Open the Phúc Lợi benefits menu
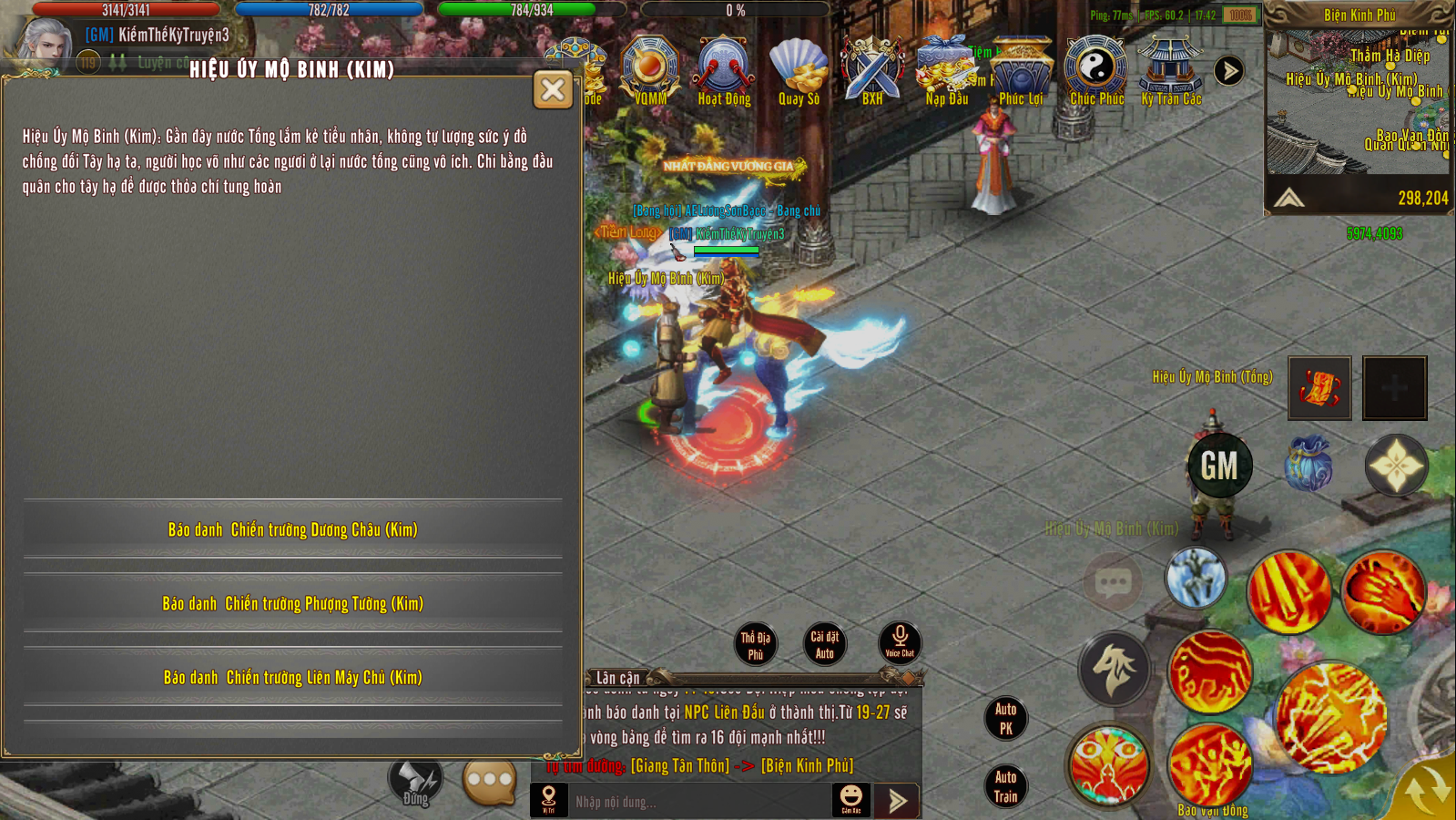 click(x=1021, y=71)
